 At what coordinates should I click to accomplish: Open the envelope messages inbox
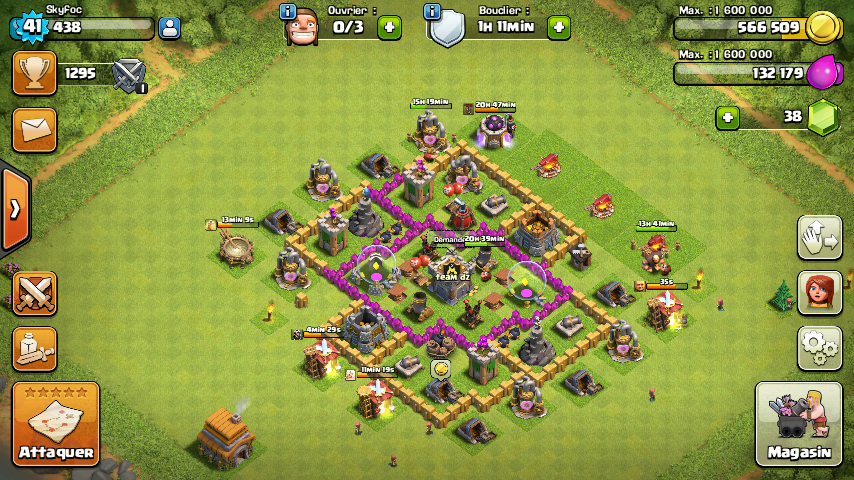pos(34,129)
